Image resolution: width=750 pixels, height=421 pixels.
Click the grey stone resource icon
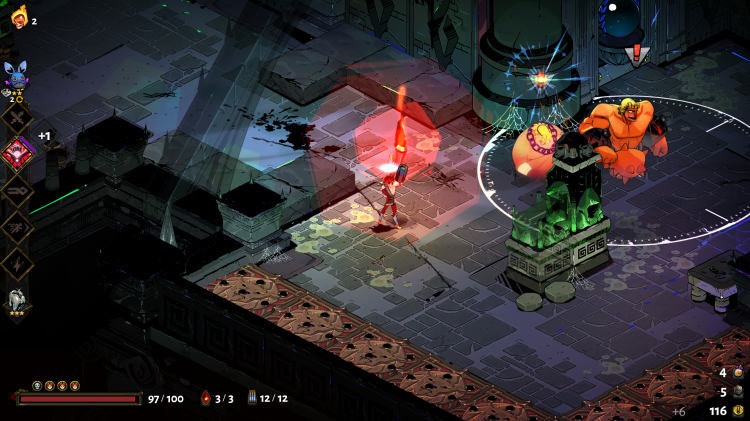738,392
